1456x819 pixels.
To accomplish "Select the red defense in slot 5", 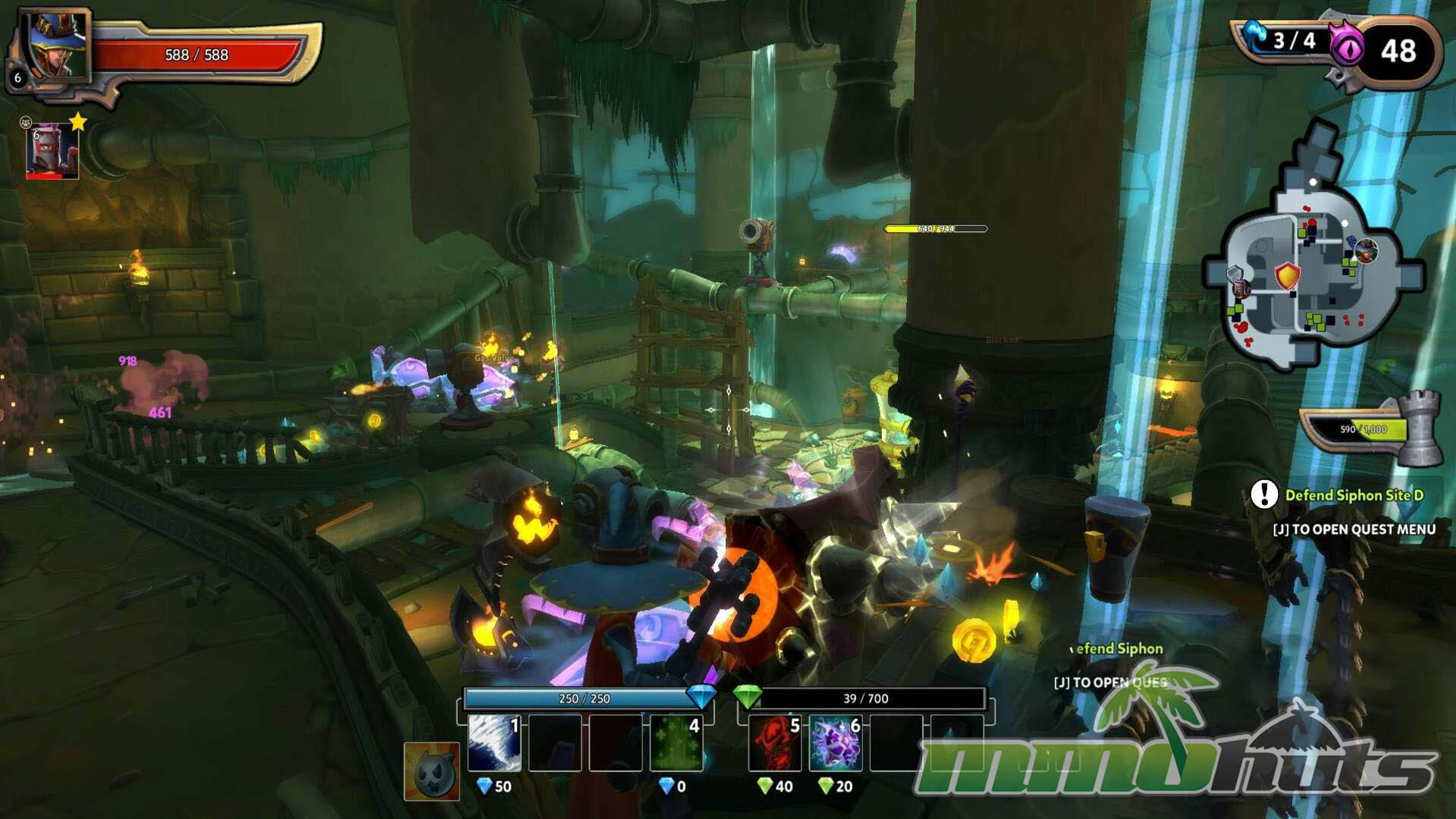I will 774,743.
